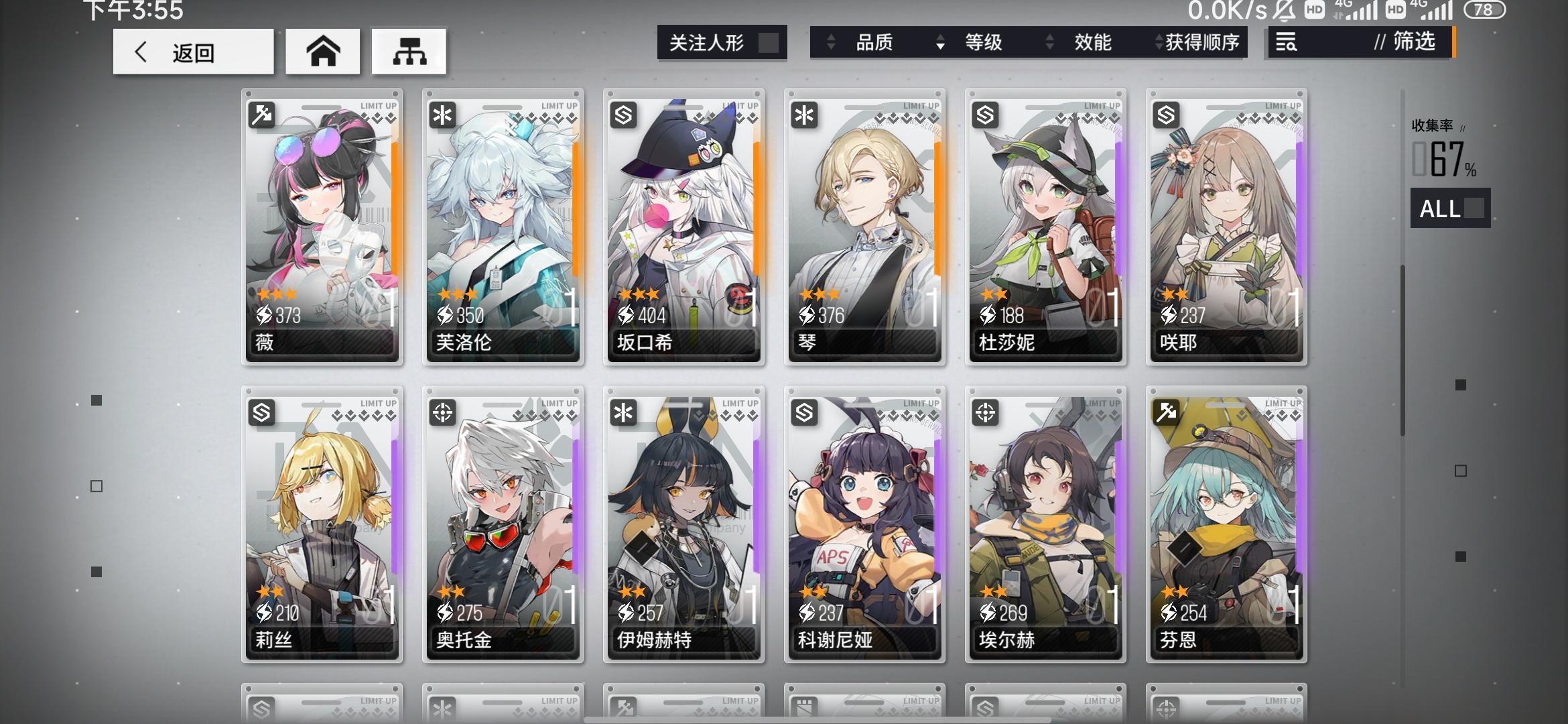Image resolution: width=1568 pixels, height=724 pixels.
Task: Open the formation tree icon beside home
Action: tap(409, 50)
